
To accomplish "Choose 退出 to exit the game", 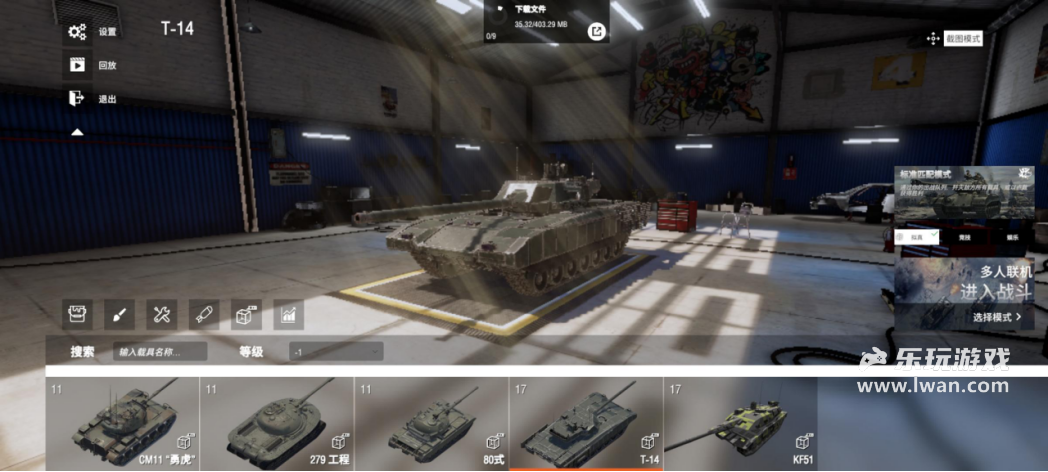I will coord(89,99).
